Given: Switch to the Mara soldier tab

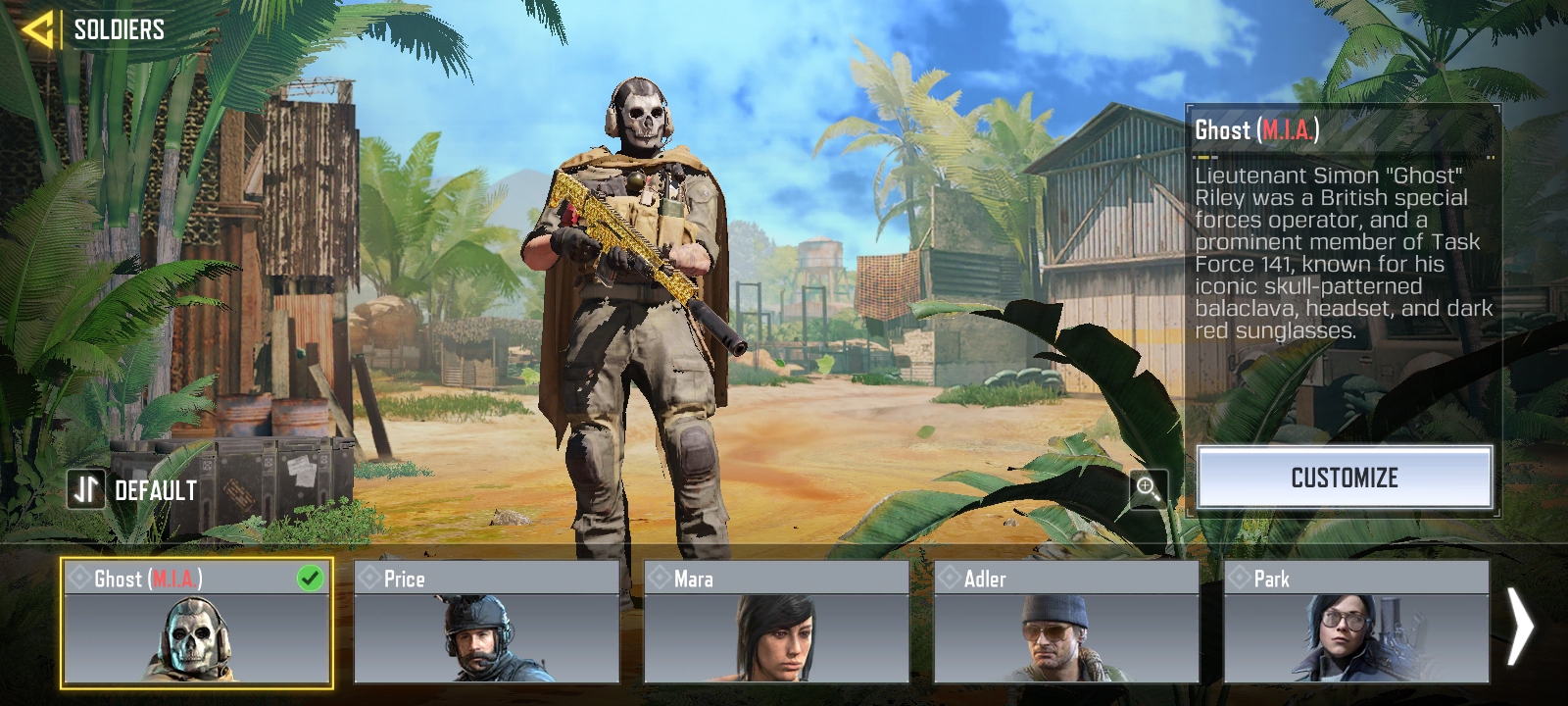Looking at the screenshot, I should tap(779, 637).
